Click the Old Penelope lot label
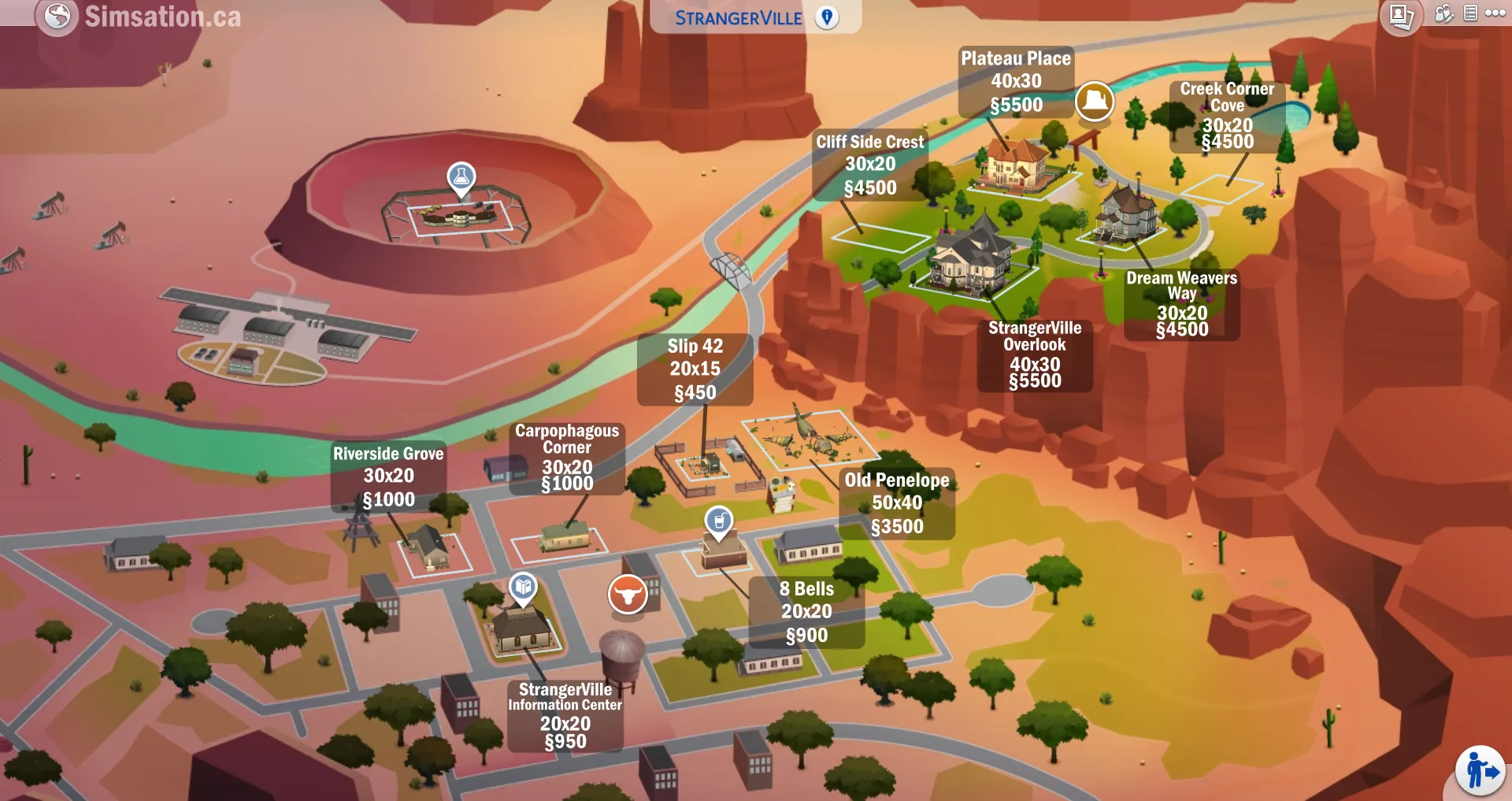The image size is (1512, 801). [896, 503]
